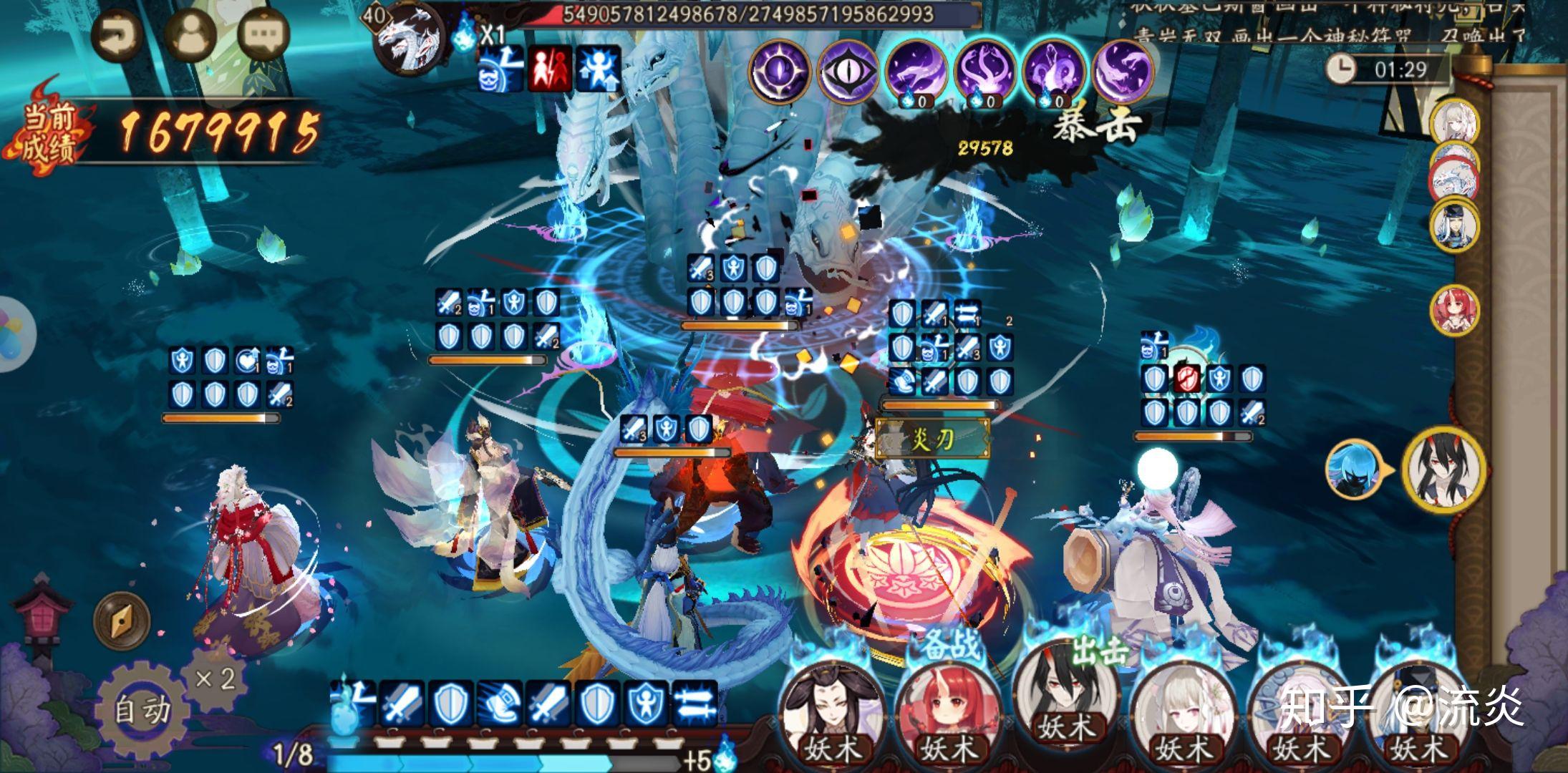This screenshot has width=1568, height=773.
Task: Open the scrolling battle log text
Action: coord(1325,21)
